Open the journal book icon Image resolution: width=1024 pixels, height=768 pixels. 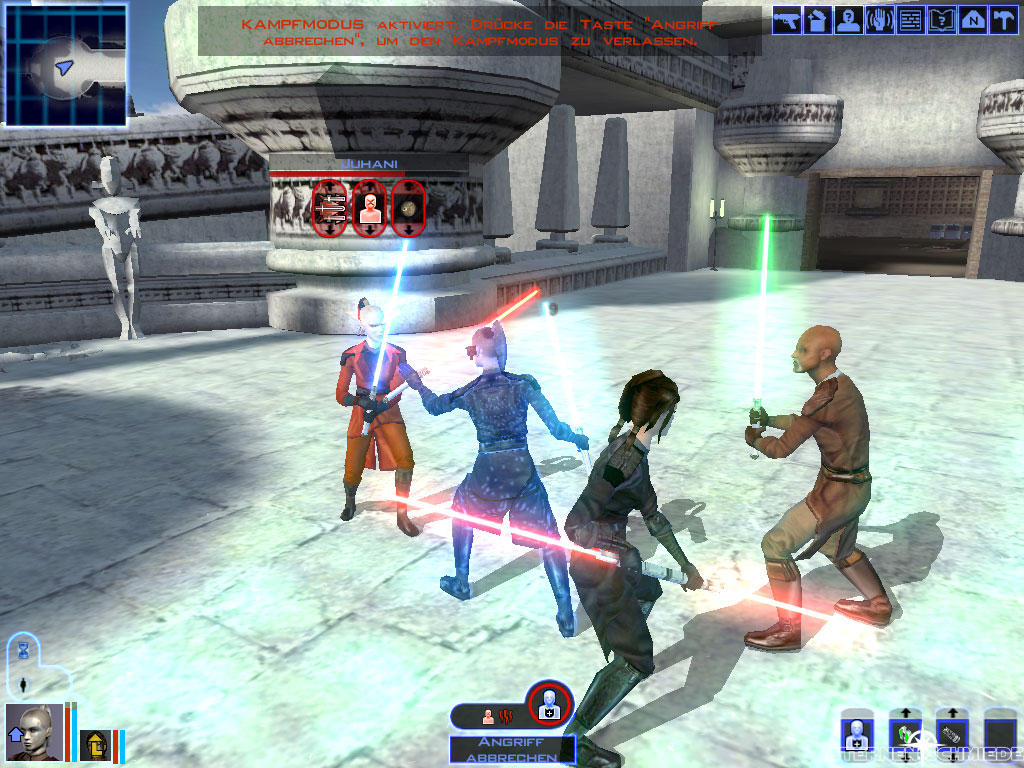tap(941, 20)
